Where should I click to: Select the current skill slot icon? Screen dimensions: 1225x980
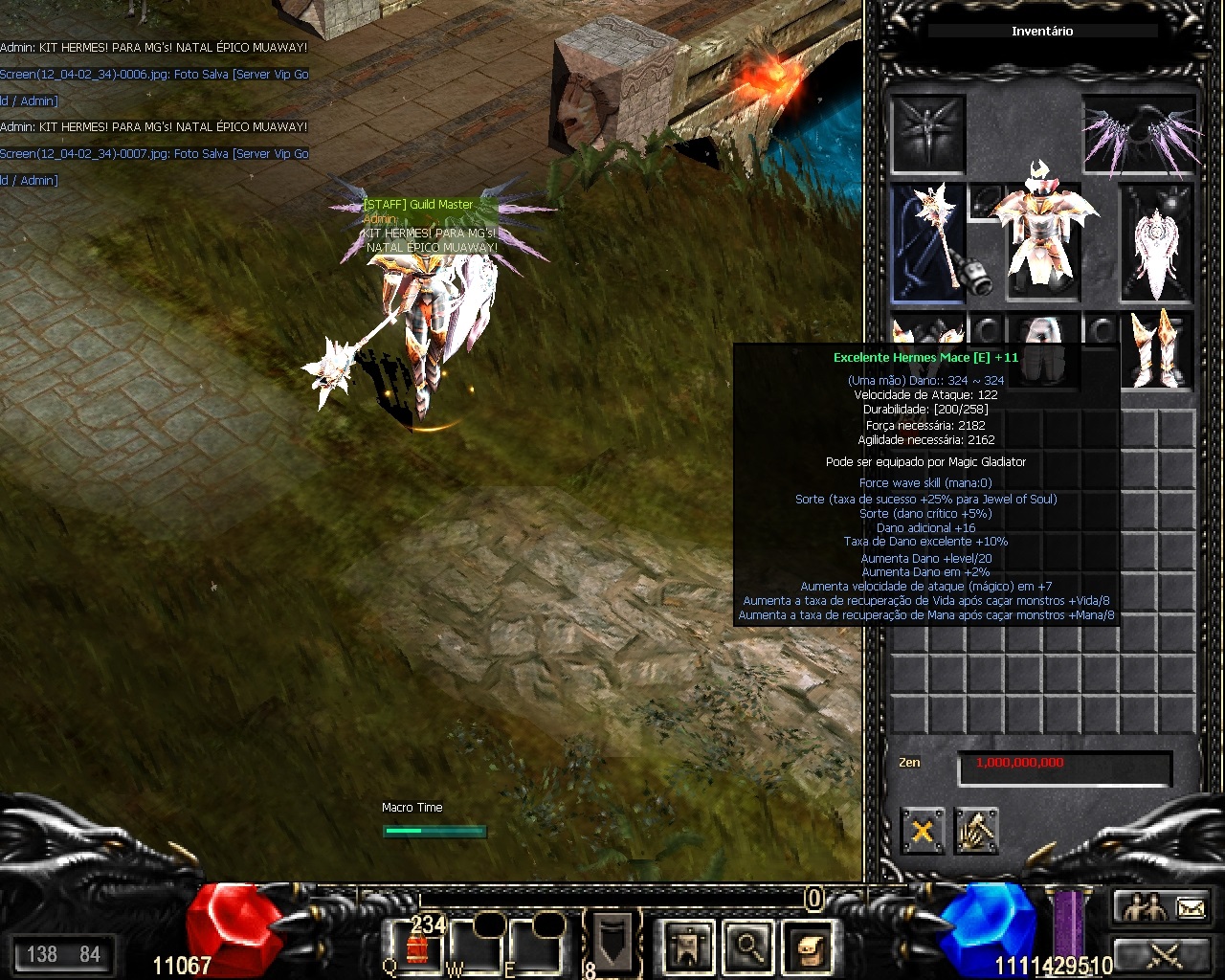[612, 941]
